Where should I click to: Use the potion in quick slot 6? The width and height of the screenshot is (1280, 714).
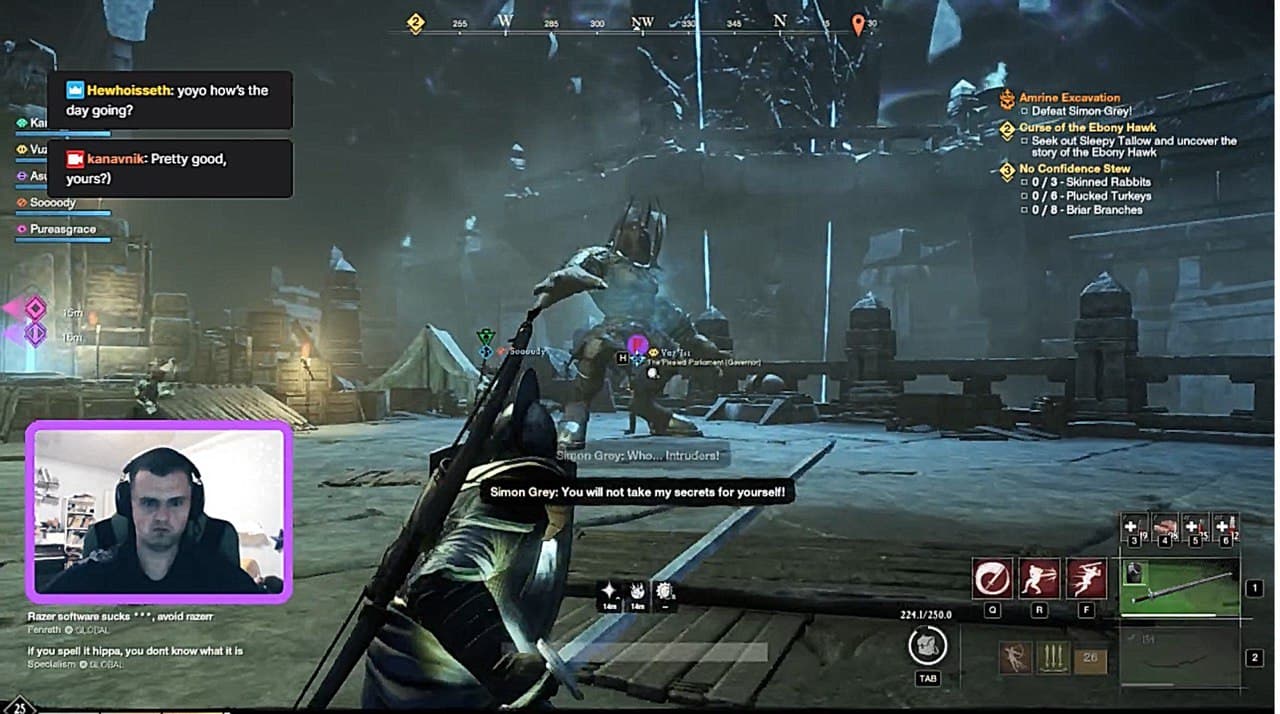point(1225,527)
